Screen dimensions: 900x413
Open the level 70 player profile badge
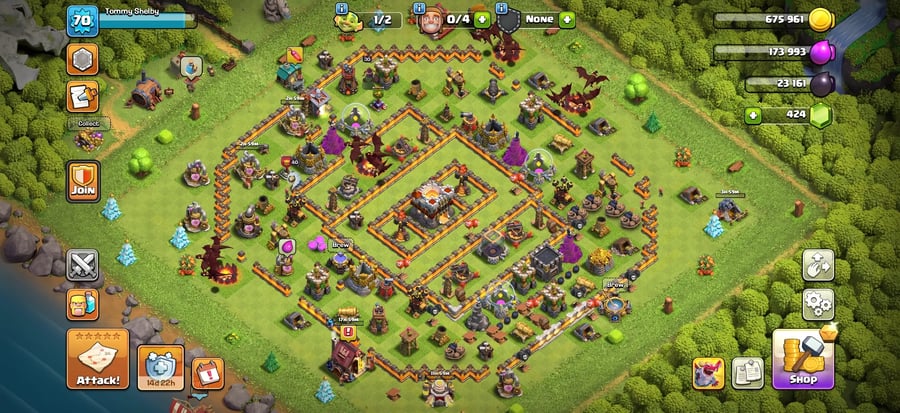pyautogui.click(x=82, y=20)
